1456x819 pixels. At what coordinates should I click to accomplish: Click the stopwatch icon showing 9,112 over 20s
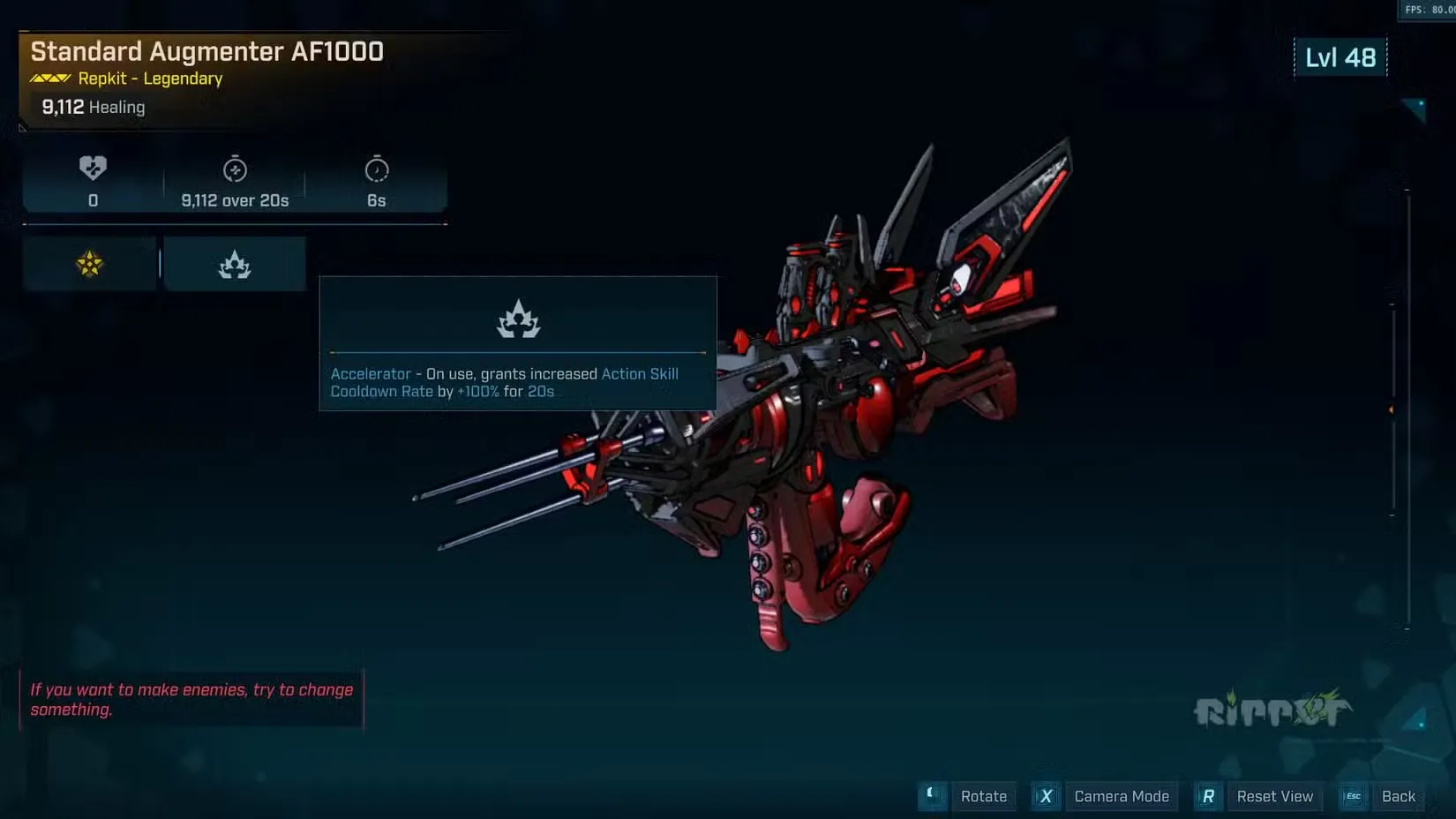(x=234, y=169)
